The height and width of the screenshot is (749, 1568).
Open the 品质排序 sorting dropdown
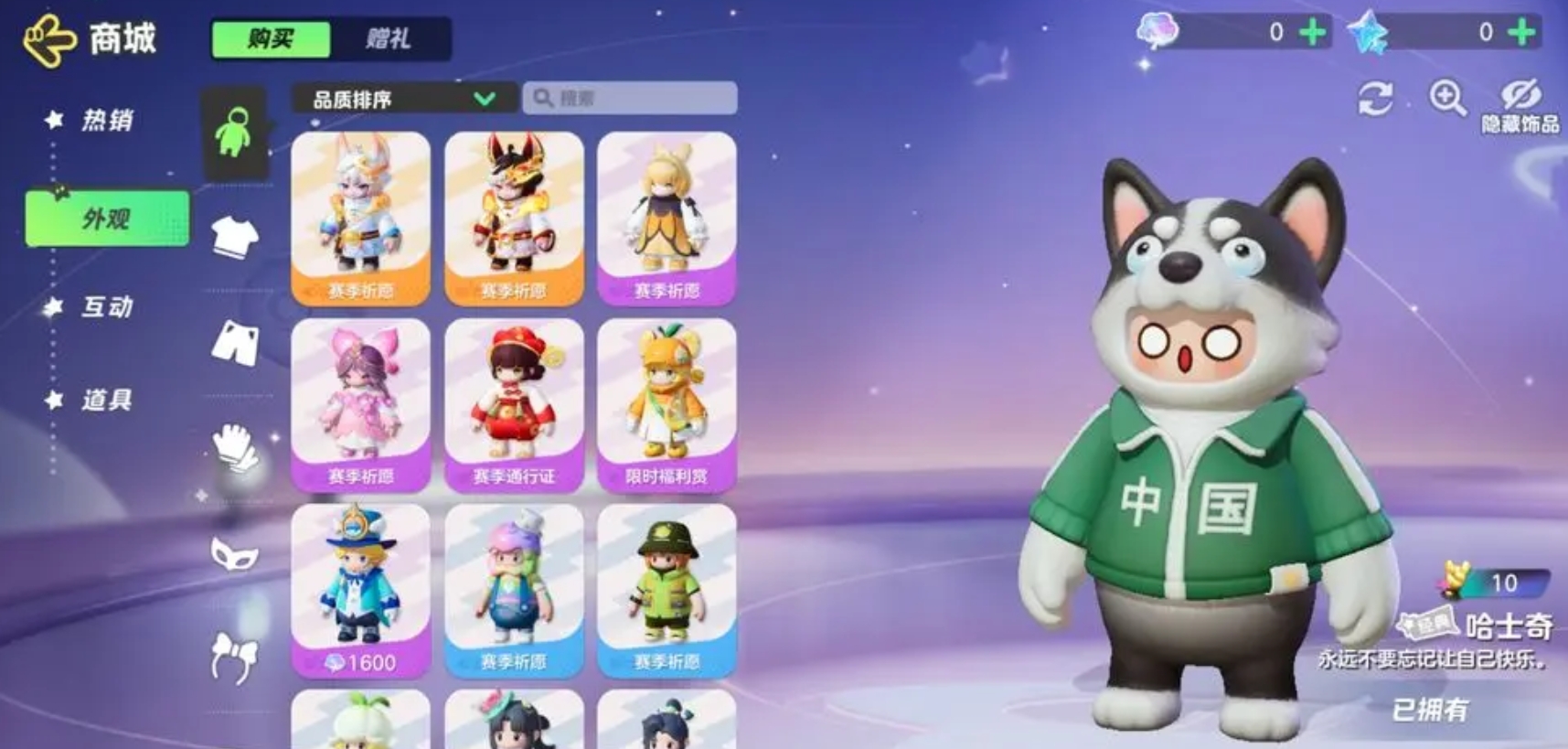[402, 99]
